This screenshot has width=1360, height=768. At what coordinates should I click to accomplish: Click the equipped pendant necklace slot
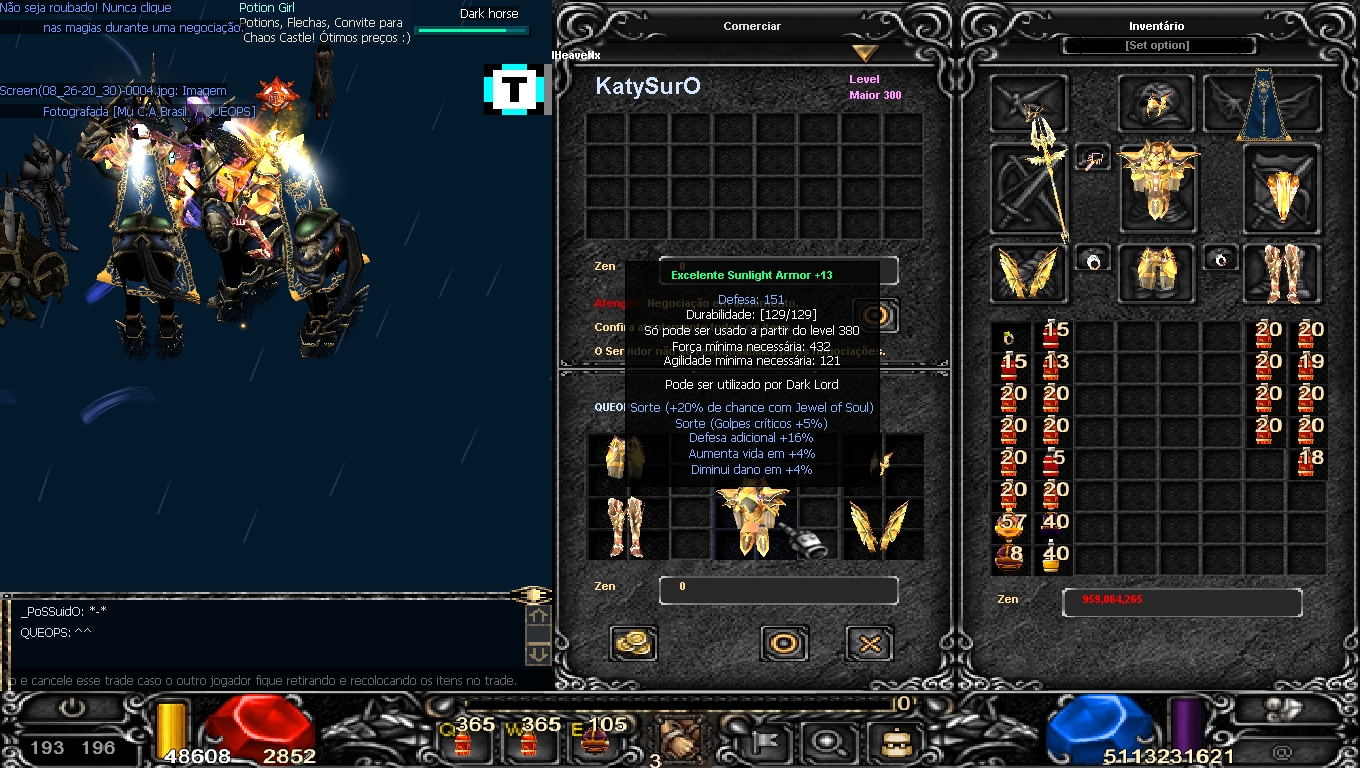coord(1093,158)
